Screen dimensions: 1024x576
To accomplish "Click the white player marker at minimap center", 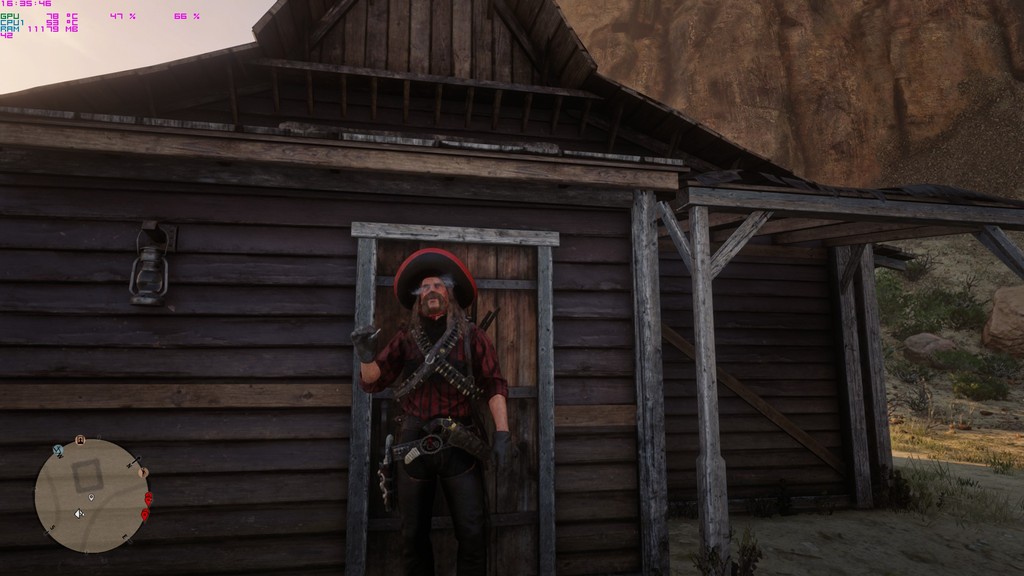I will click(x=92, y=497).
